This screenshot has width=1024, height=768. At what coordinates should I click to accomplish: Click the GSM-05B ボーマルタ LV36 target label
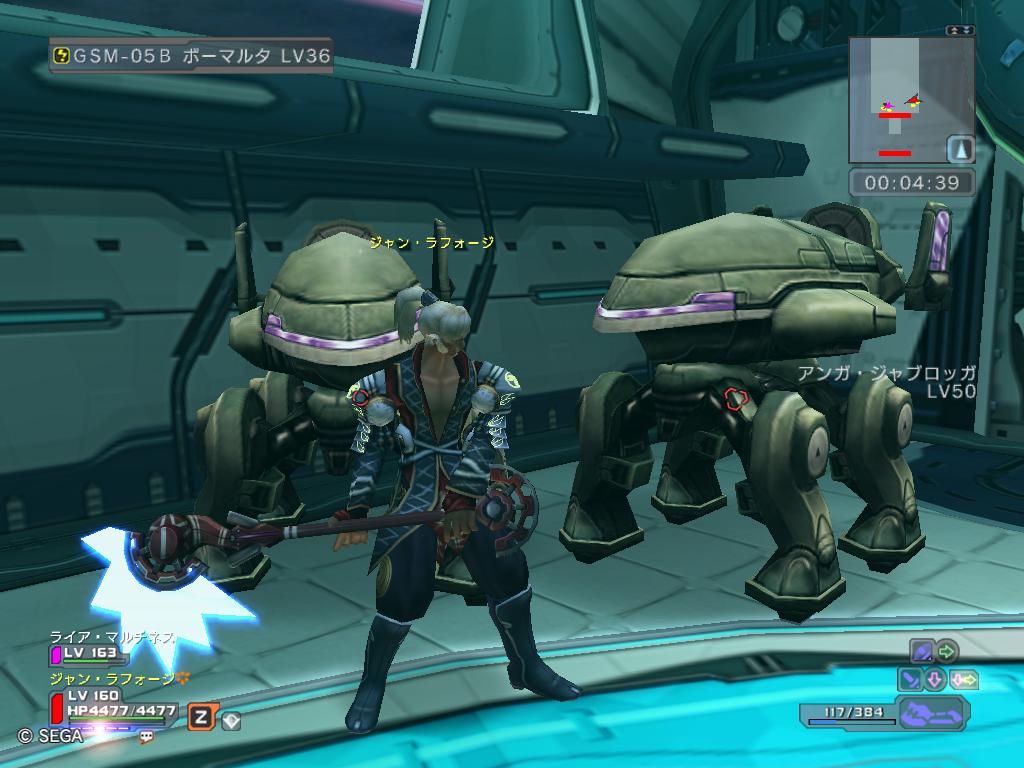tap(190, 56)
